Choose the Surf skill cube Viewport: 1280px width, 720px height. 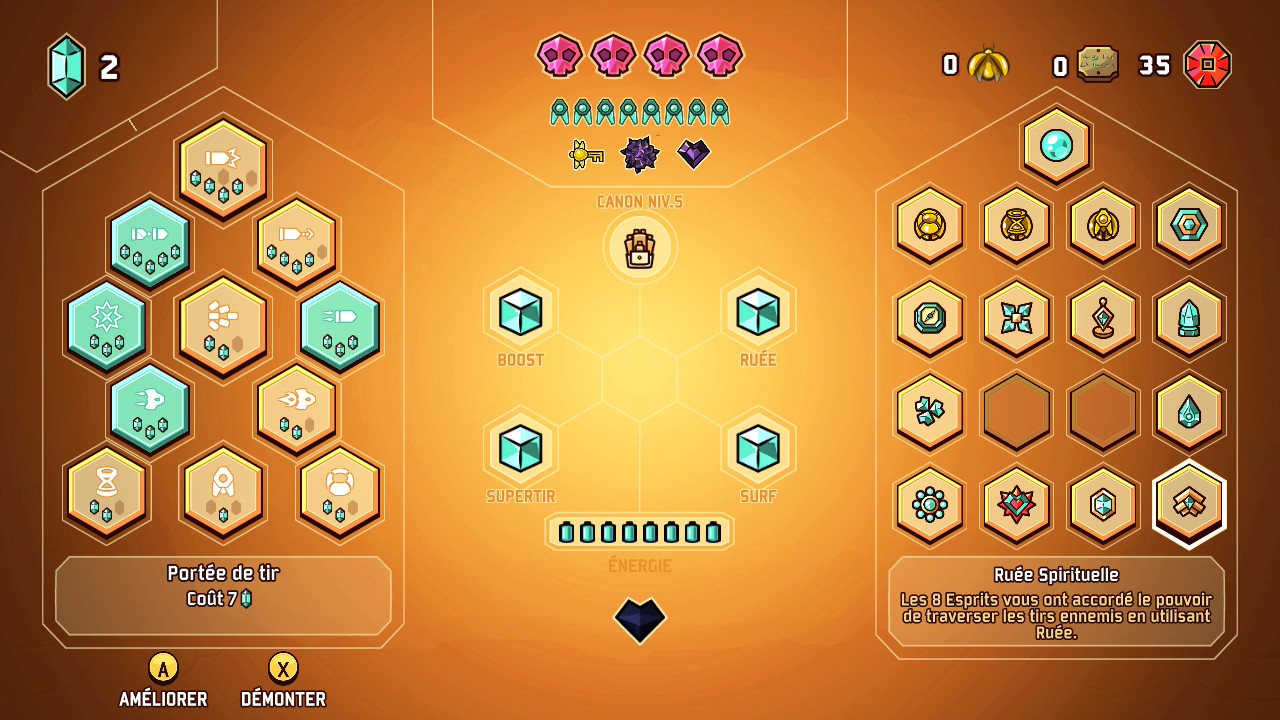click(x=758, y=447)
